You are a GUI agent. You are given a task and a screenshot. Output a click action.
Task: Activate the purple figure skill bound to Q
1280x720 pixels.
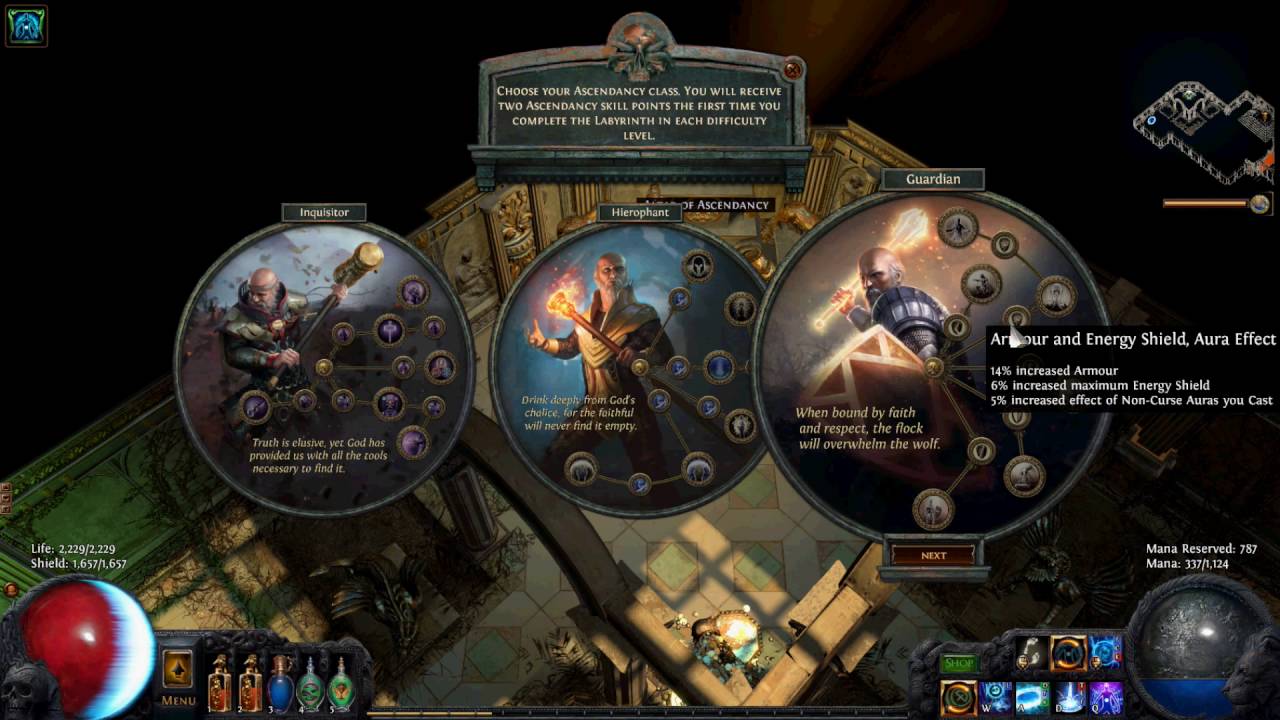[x=1105, y=697]
